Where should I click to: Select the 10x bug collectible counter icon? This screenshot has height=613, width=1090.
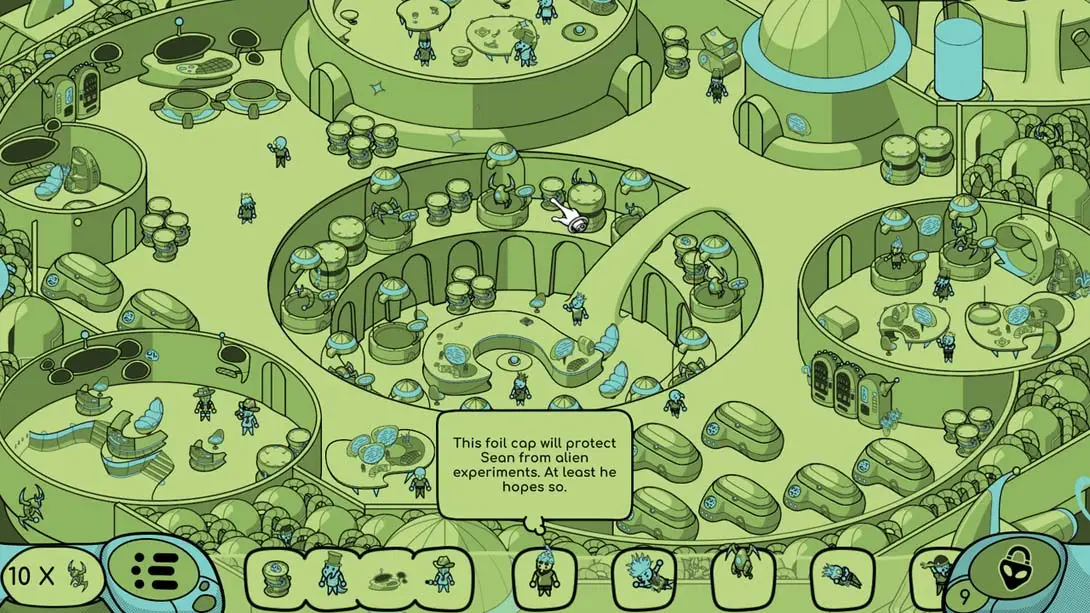pos(76,575)
